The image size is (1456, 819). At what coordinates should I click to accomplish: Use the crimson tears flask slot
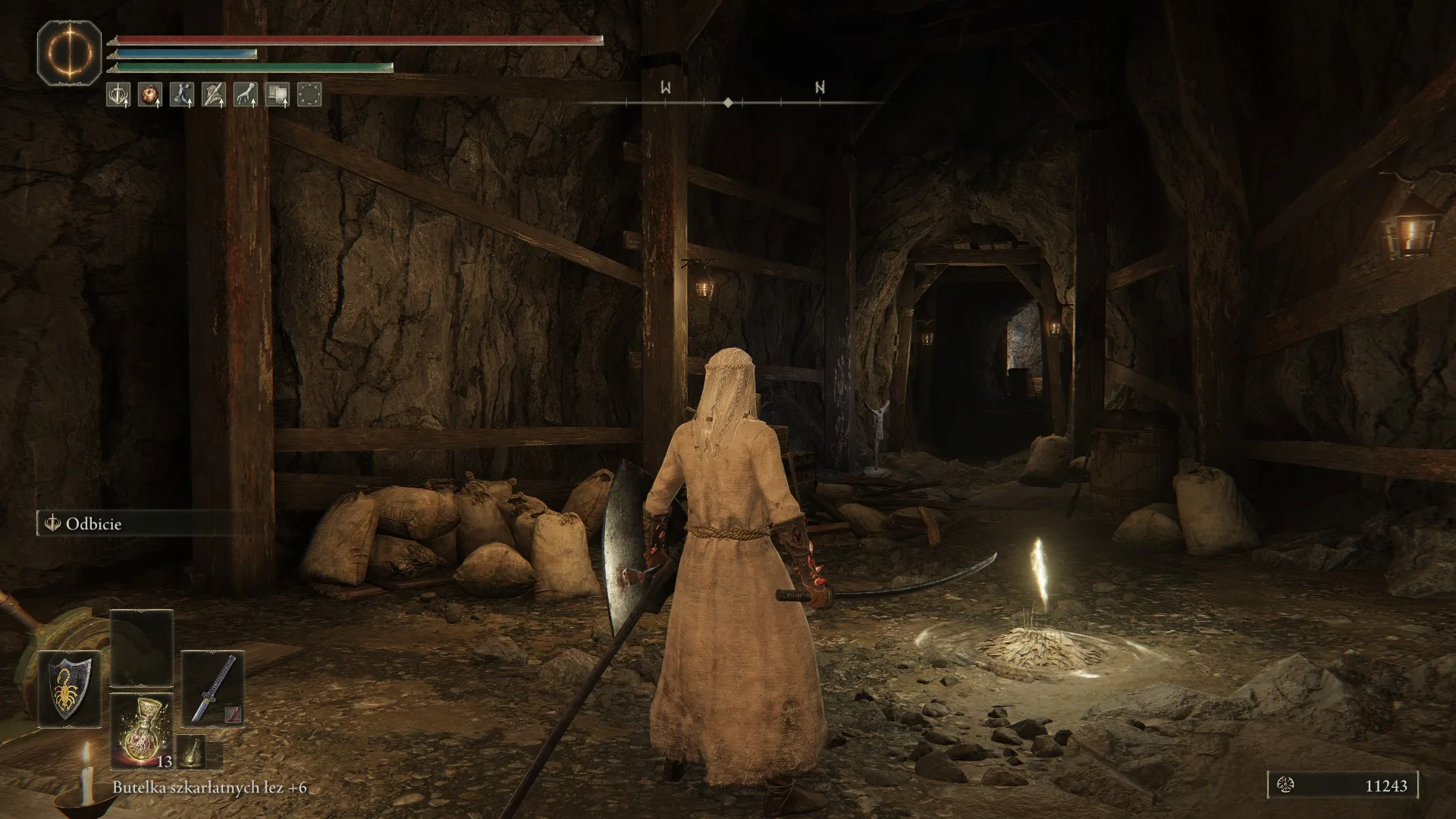(x=142, y=730)
